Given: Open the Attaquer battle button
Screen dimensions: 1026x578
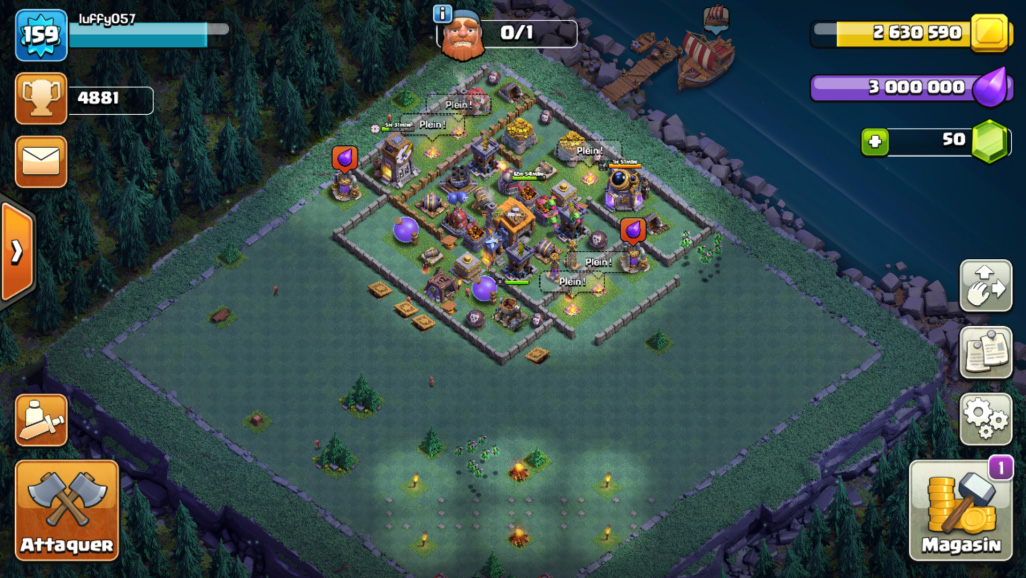Looking at the screenshot, I should pyautogui.click(x=66, y=509).
